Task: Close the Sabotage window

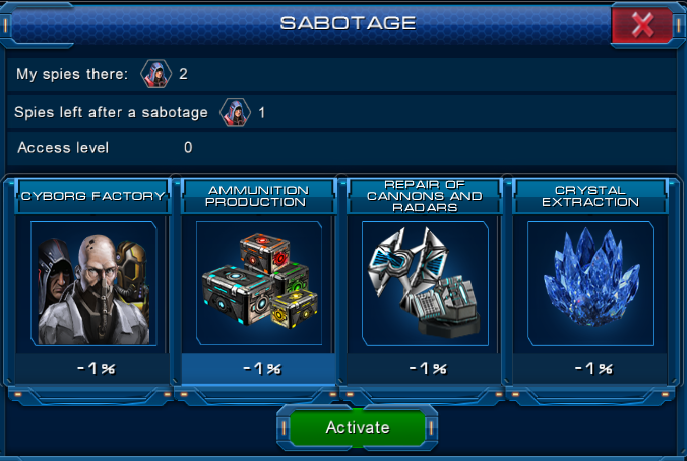Action: click(x=642, y=26)
